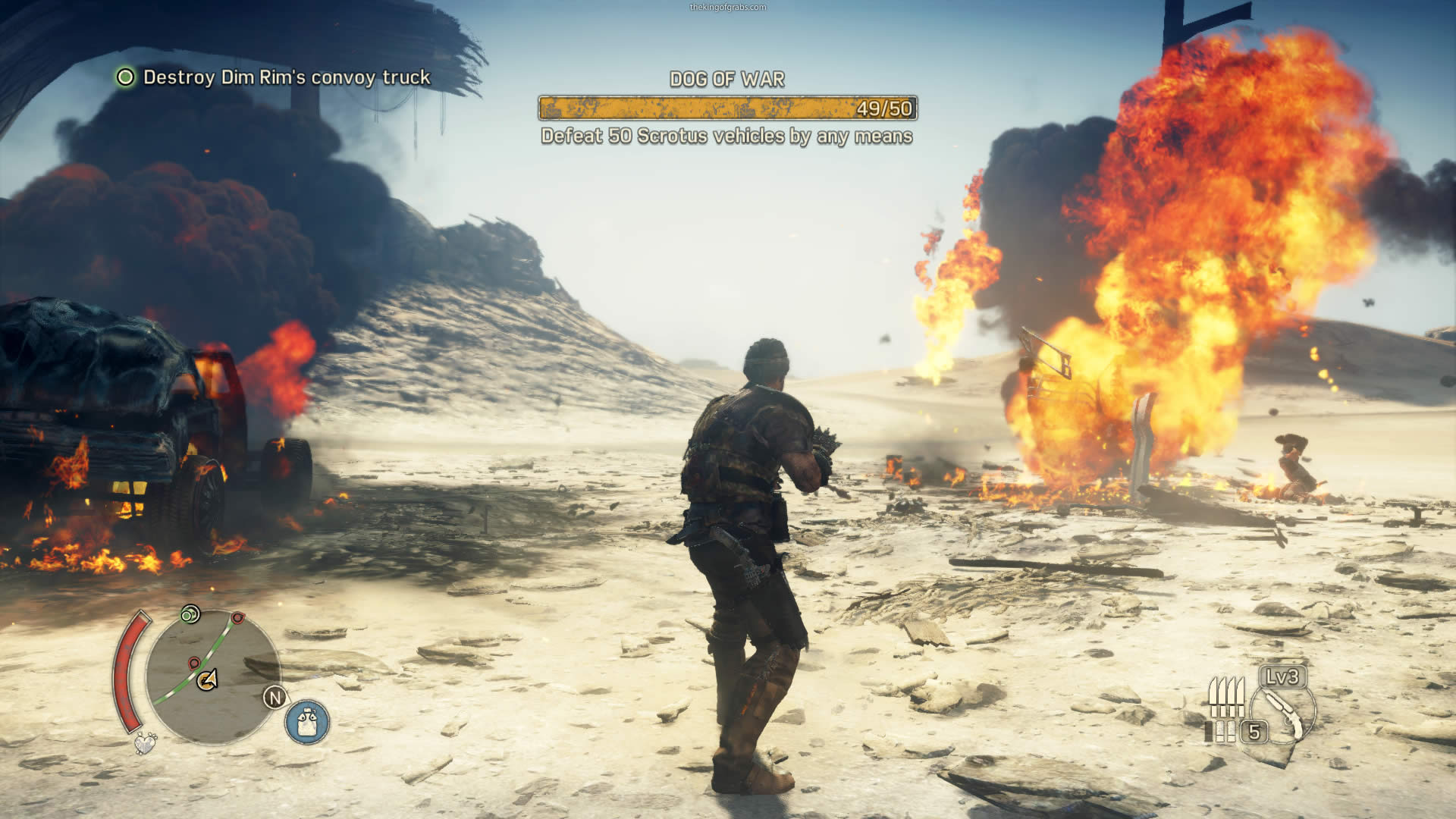Click the north compass marker on the minimap
Screen dimensions: 1456x819
click(275, 698)
